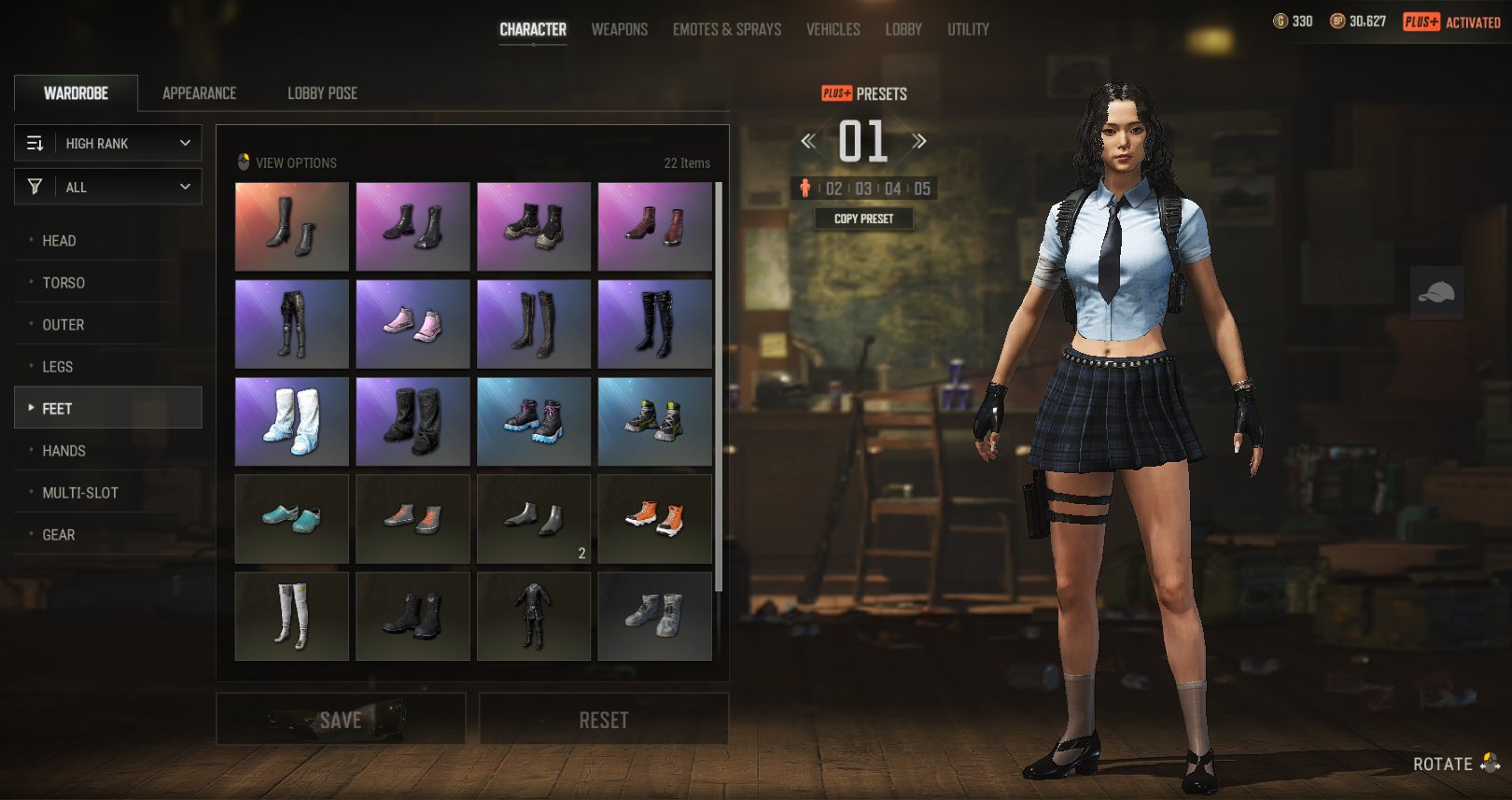This screenshot has width=1512, height=800.
Task: Advance to next preset with right arrow
Action: (x=919, y=141)
